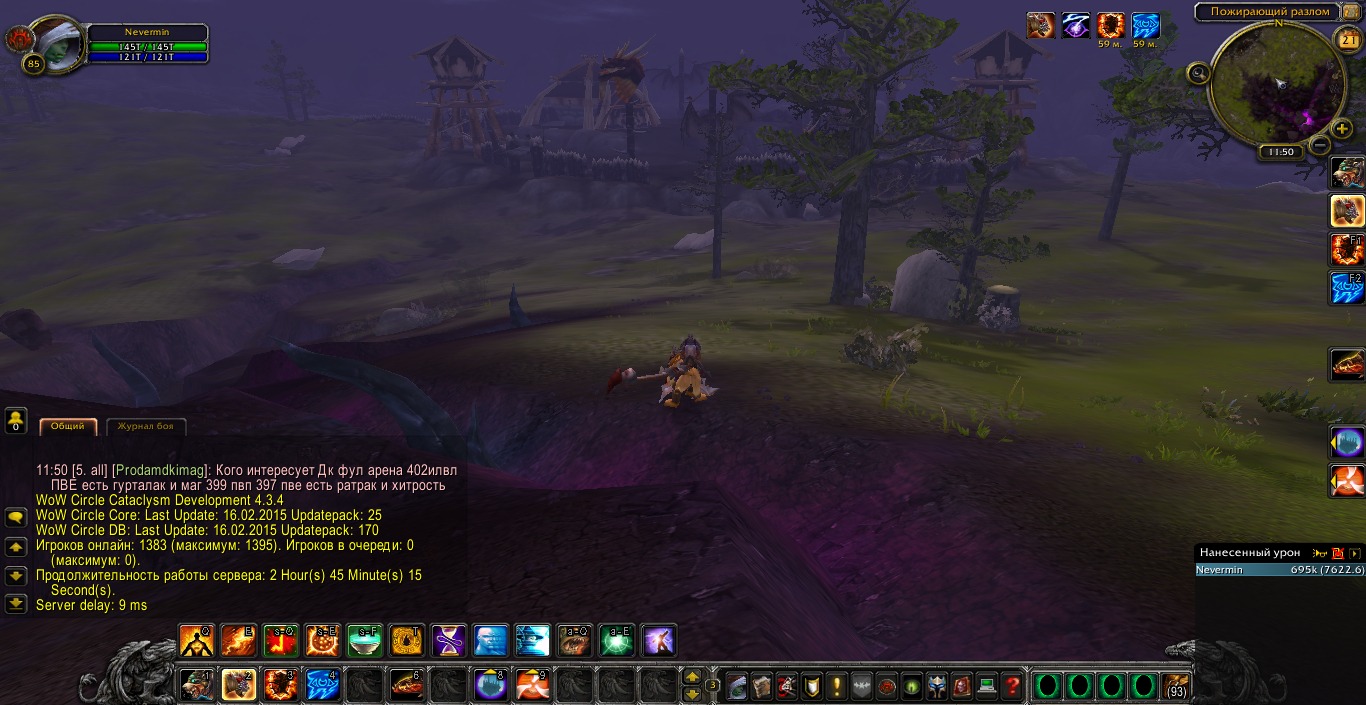
Task: Activate the hourglass ability on the upper bar
Action: (x=449, y=640)
